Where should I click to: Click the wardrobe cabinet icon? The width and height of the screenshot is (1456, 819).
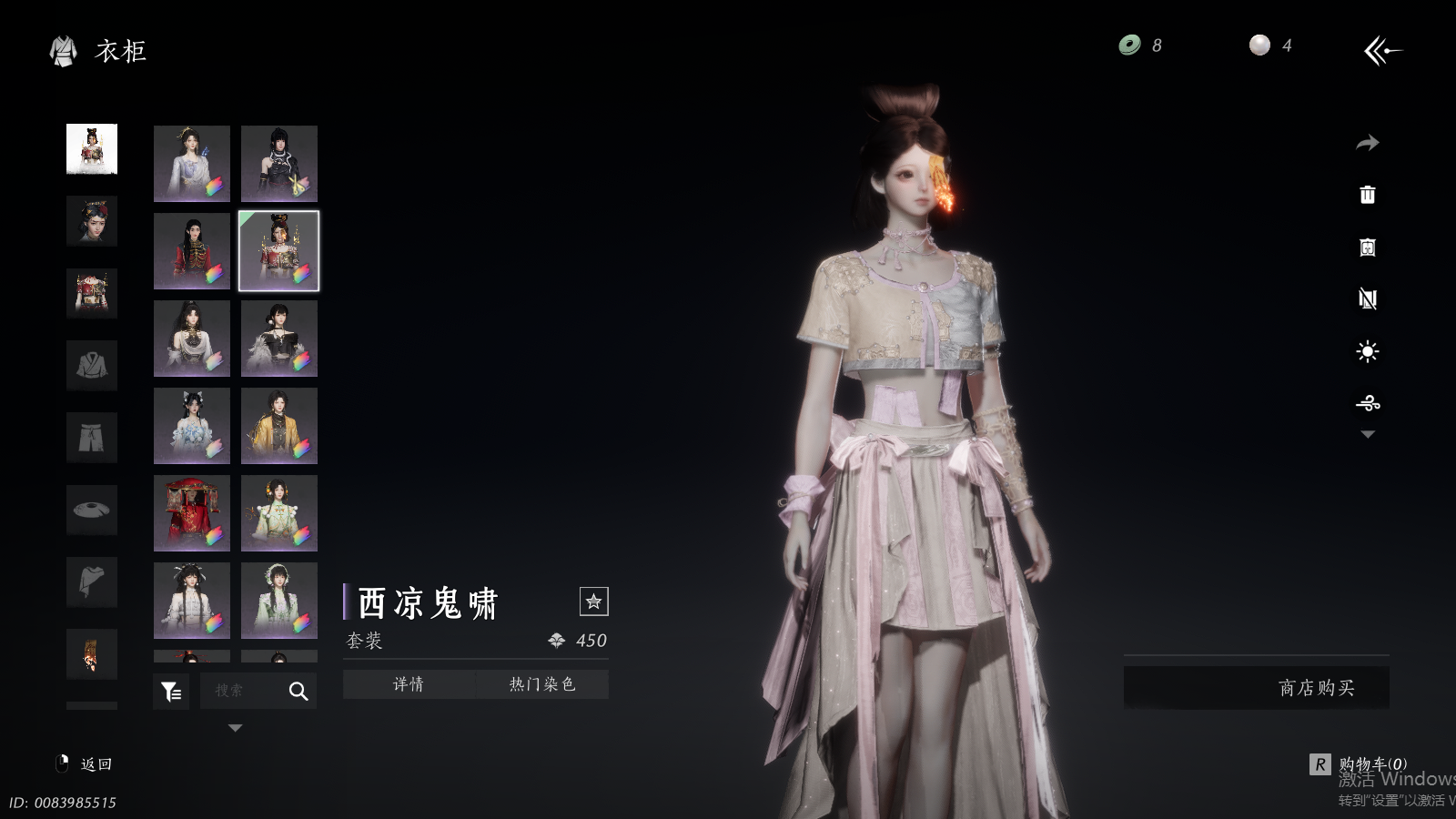point(1367,248)
